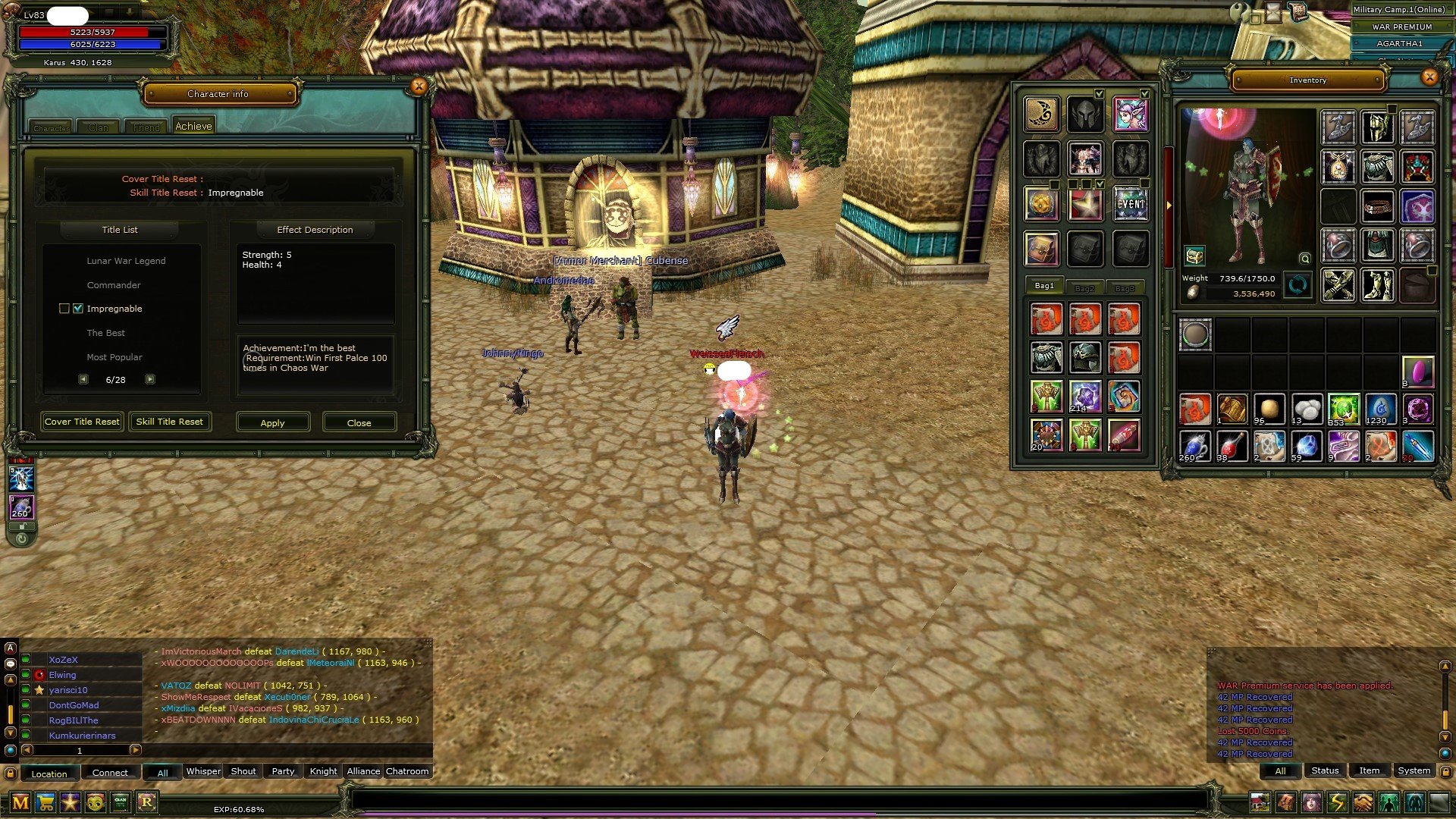Click the Close button in title panel
This screenshot has width=1456, height=819.
[359, 422]
